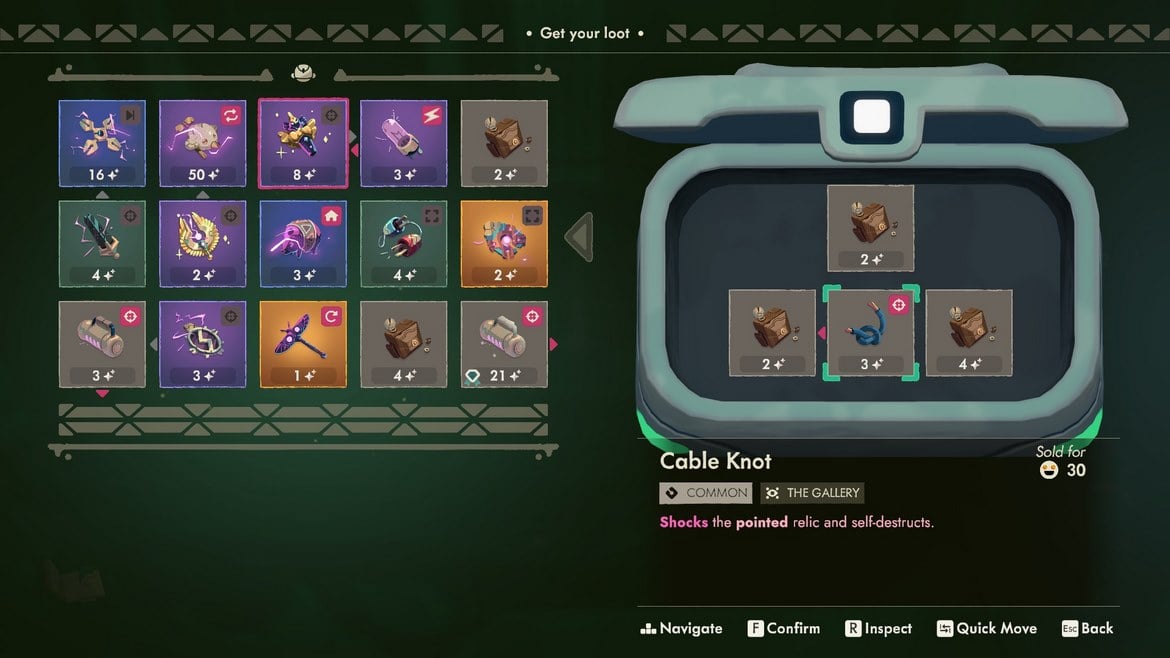
Task: Select the Cable Knot relic in the chest
Action: click(x=870, y=333)
